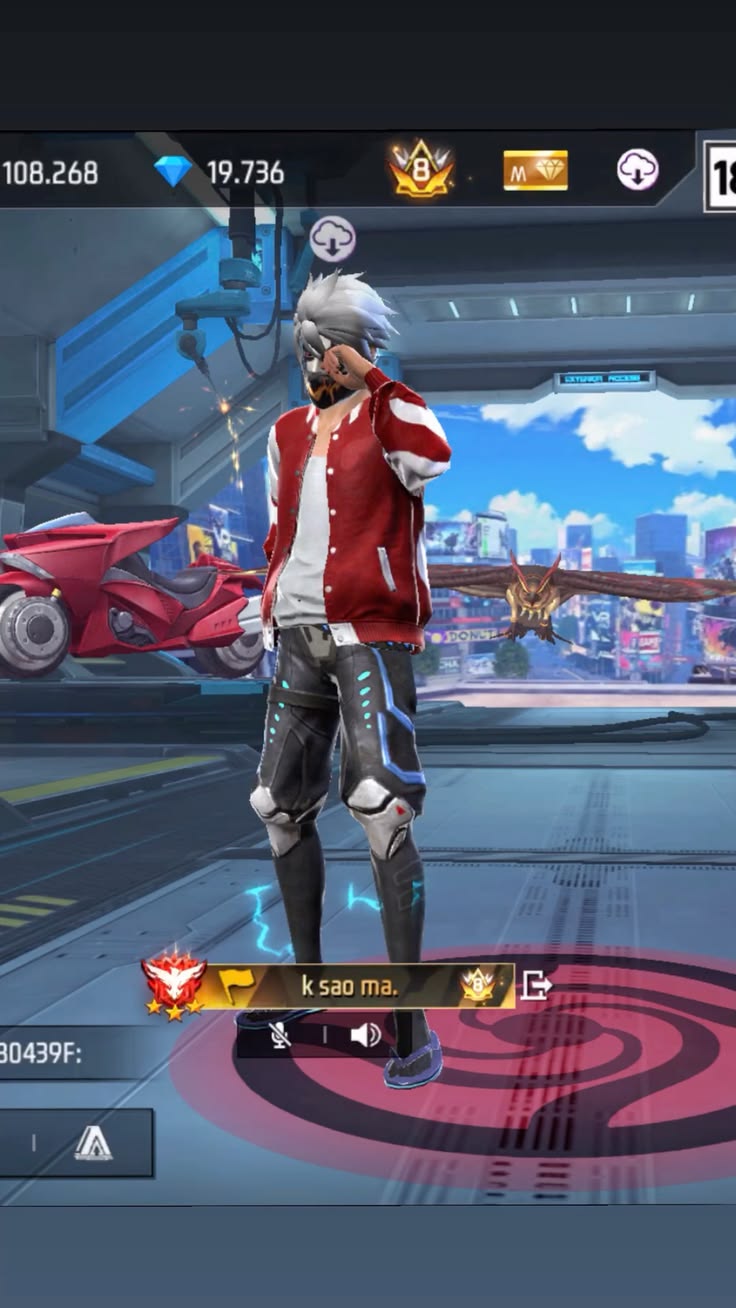Tap the cloud download icon above character's head

coord(332,239)
